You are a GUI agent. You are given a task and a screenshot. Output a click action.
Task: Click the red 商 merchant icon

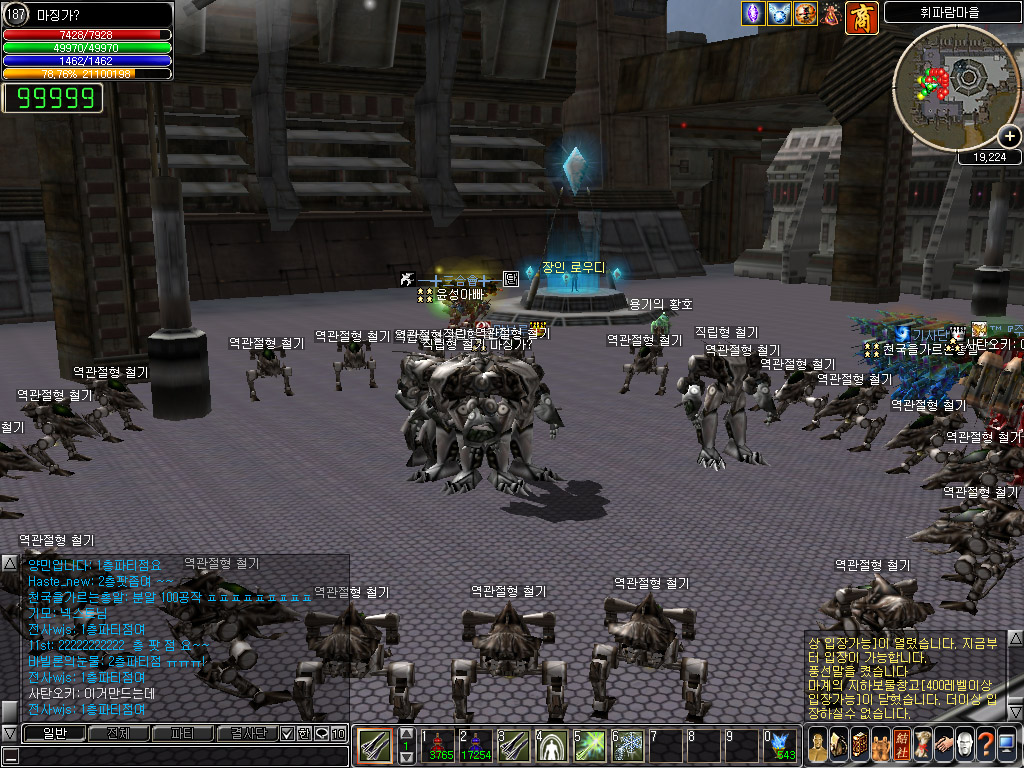[862, 17]
